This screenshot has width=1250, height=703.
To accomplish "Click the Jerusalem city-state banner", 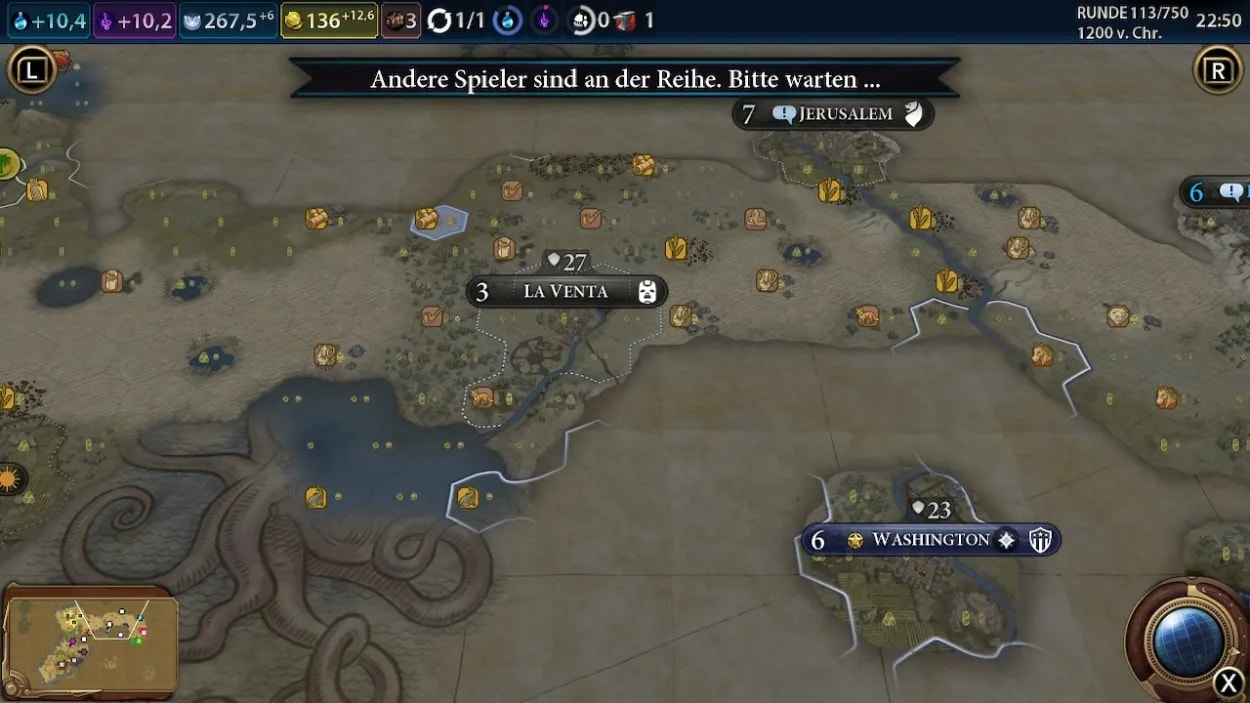I will click(x=844, y=114).
